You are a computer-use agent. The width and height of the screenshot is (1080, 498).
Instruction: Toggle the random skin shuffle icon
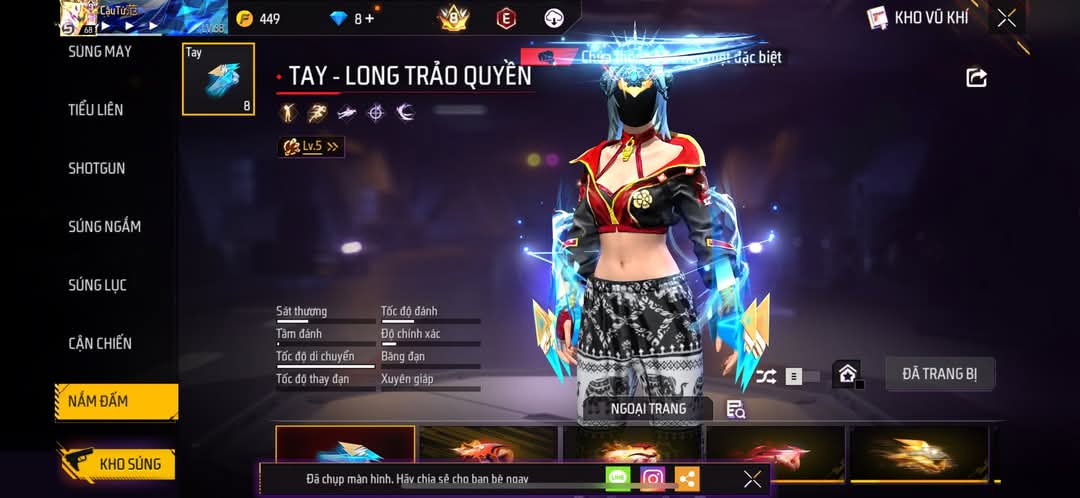pyautogui.click(x=766, y=376)
